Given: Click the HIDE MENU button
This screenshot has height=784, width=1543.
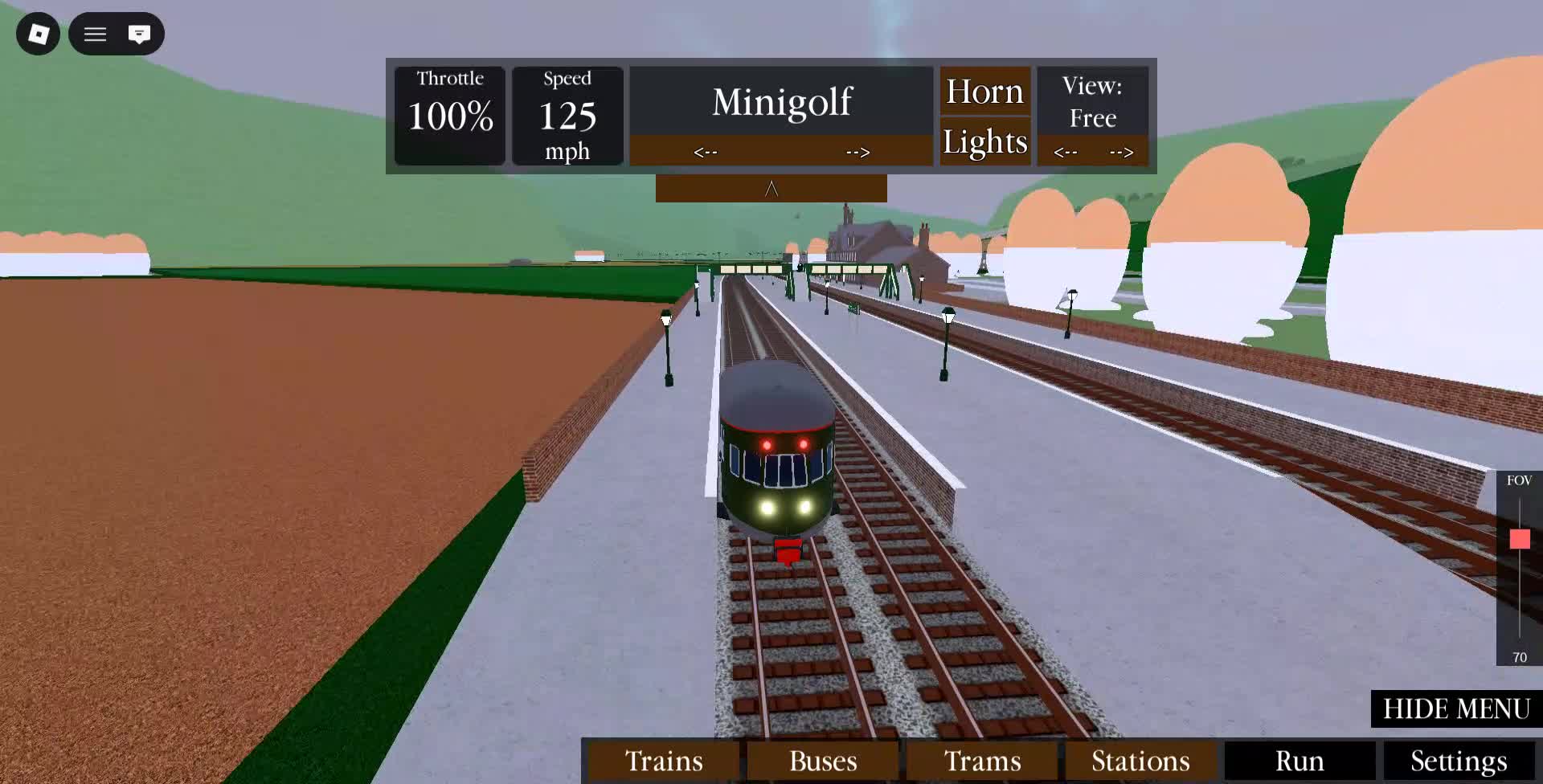Looking at the screenshot, I should click(1455, 709).
